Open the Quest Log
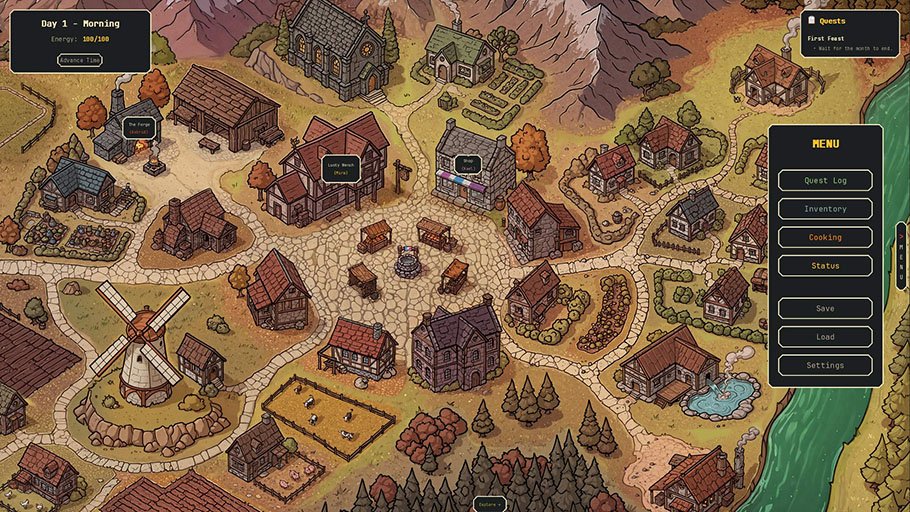This screenshot has height=512, width=910. (825, 181)
